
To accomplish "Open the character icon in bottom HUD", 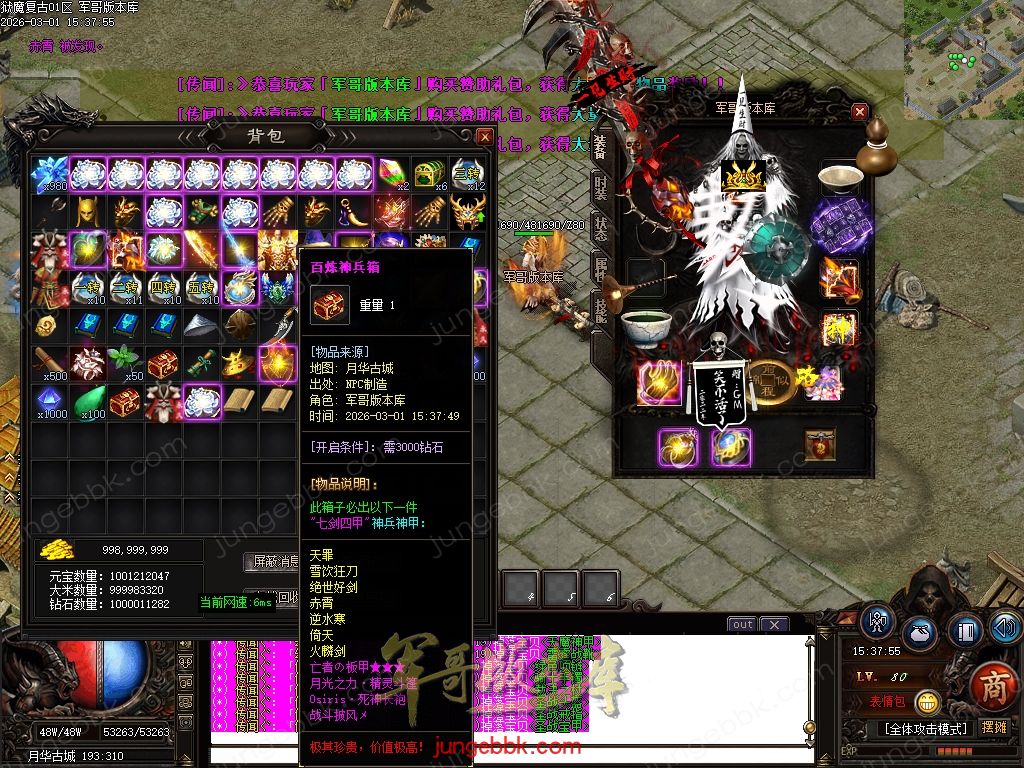I will [x=877, y=622].
